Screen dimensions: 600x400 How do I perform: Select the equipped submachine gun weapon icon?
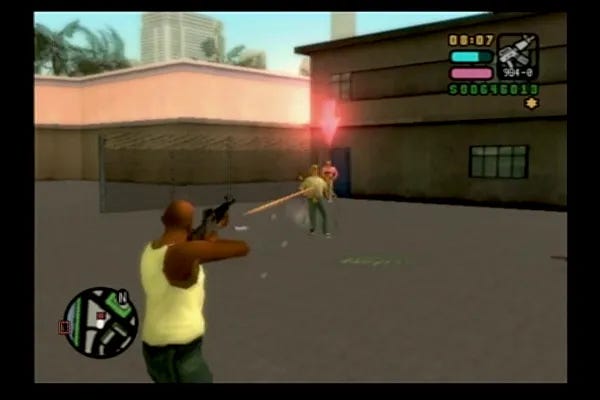pyautogui.click(x=517, y=55)
